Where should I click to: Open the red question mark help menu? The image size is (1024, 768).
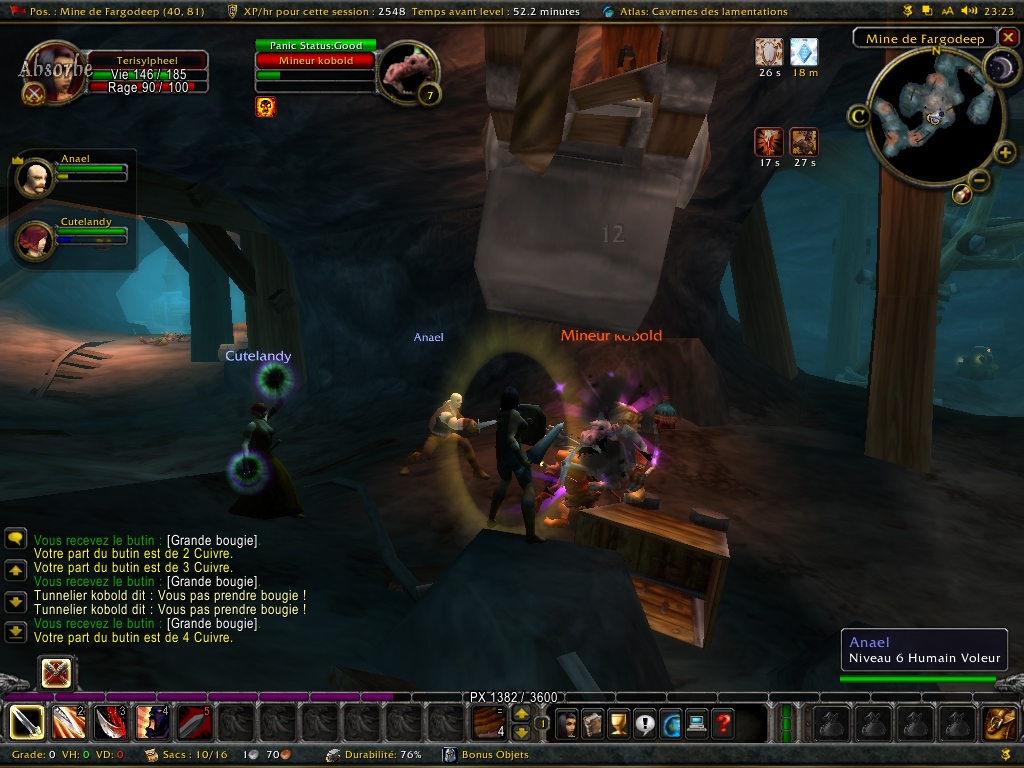click(x=723, y=722)
